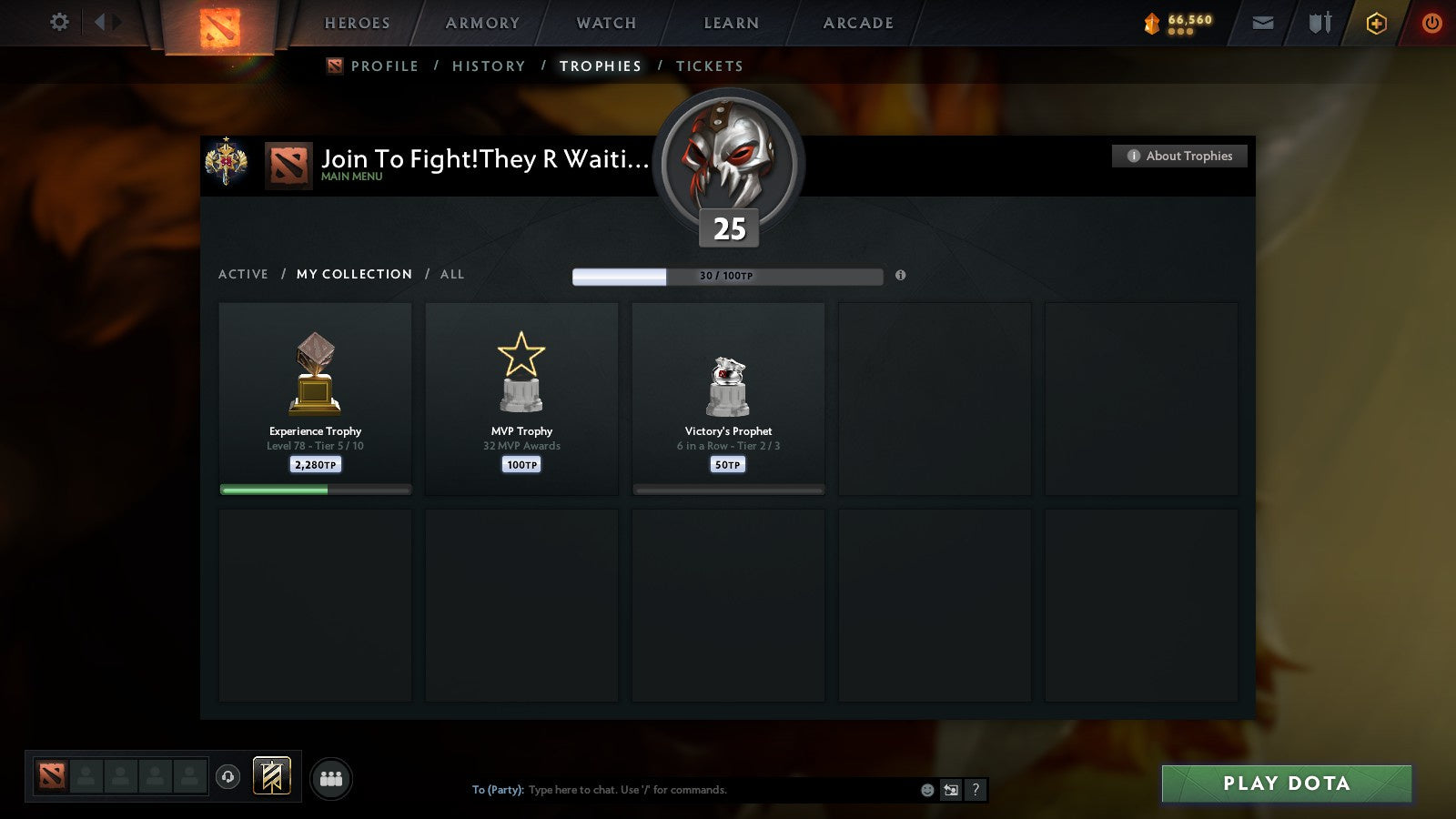This screenshot has width=1456, height=819.
Task: Open the armory shield and sword icon
Action: coord(1318,23)
